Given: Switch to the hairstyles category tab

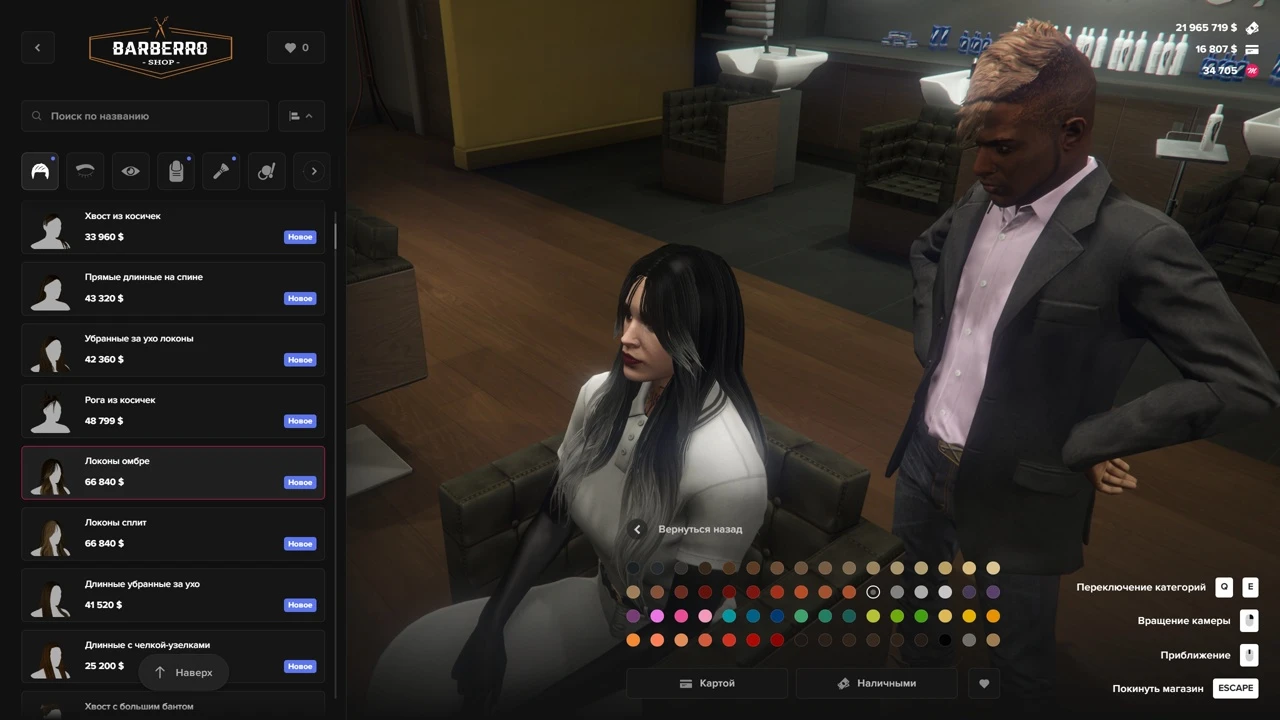Looking at the screenshot, I should [x=40, y=171].
